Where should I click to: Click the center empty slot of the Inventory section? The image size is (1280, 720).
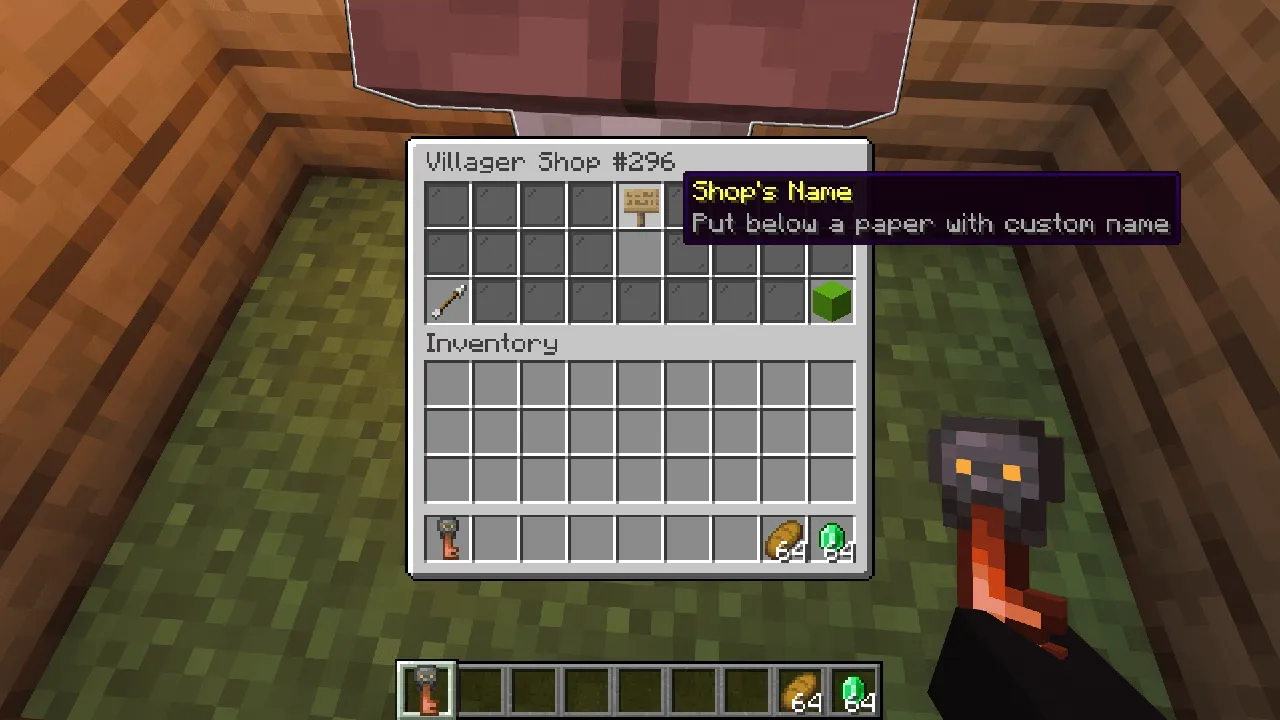coord(638,430)
